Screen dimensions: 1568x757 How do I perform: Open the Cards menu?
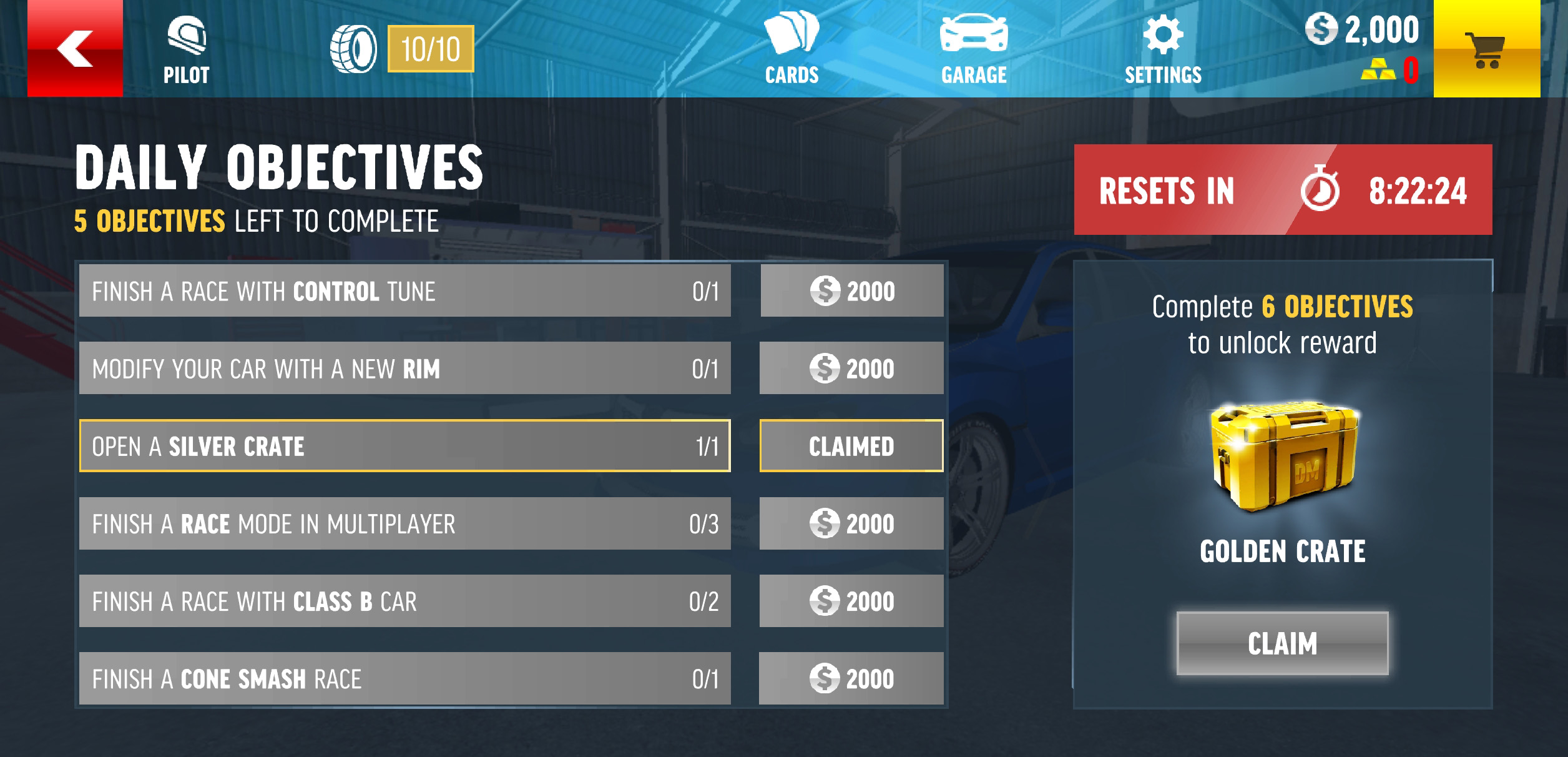pyautogui.click(x=791, y=51)
